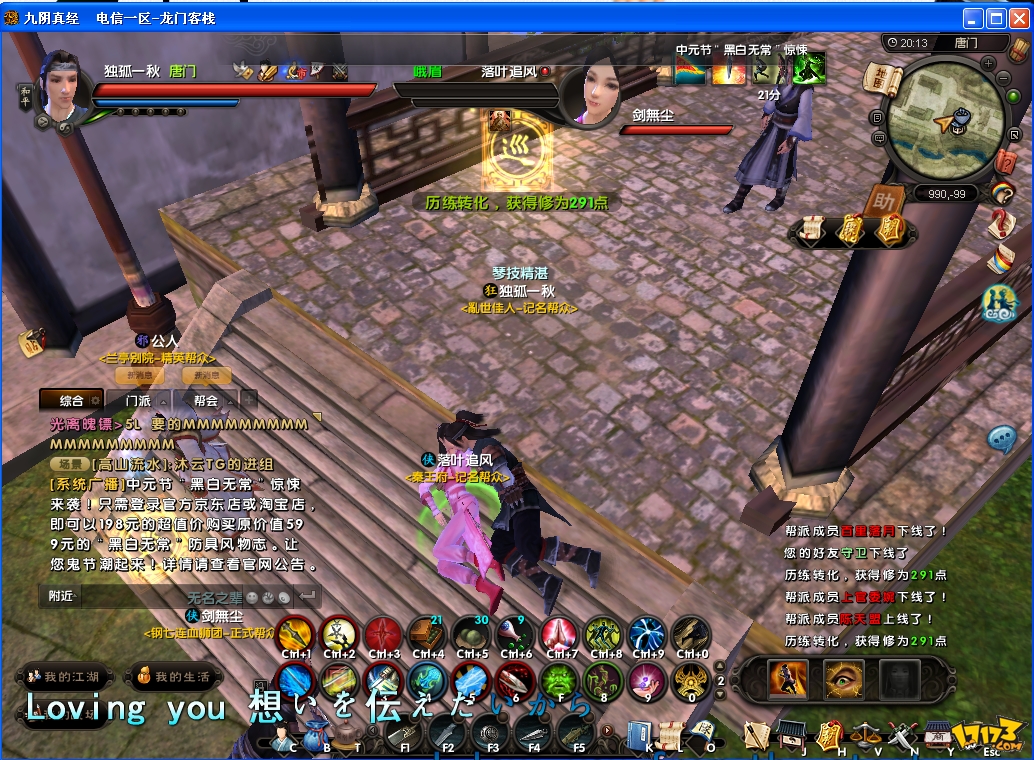Switch to the 门派 chat tab
The image size is (1034, 760).
[138, 400]
